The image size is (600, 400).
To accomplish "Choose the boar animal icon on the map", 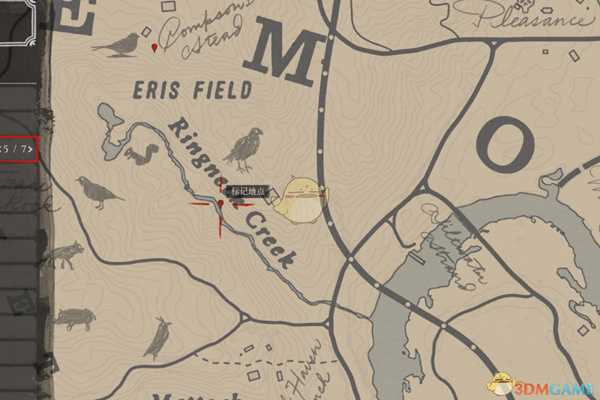I will pos(74,319).
